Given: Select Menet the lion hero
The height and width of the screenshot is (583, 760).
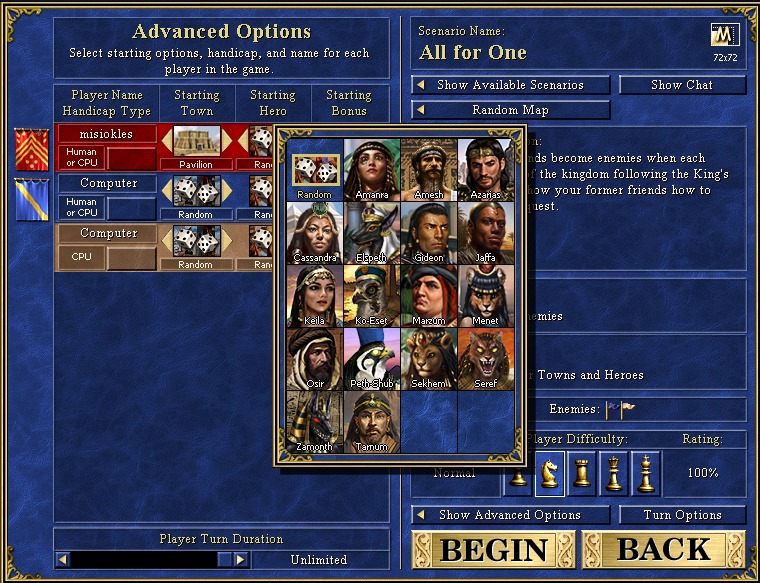Looking at the screenshot, I should pyautogui.click(x=486, y=295).
